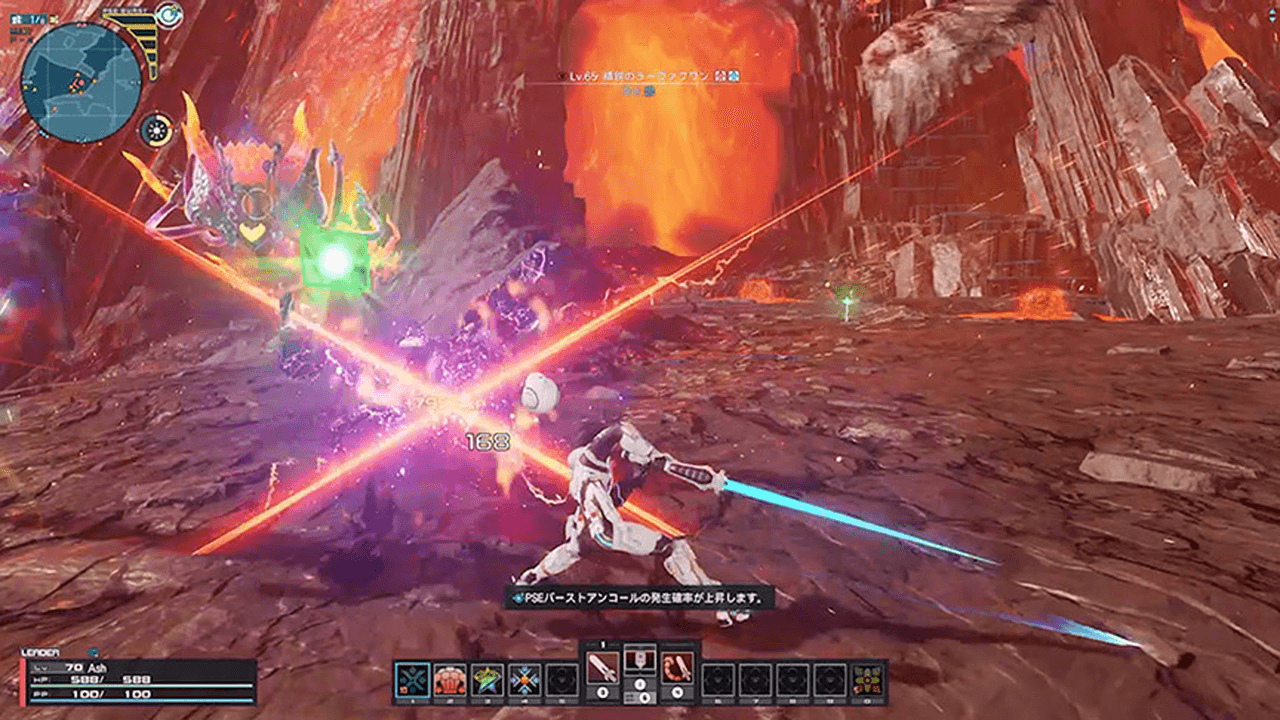This screenshot has width=1280, height=720.
Task: Activate the muscular torso skill icon
Action: [450, 680]
